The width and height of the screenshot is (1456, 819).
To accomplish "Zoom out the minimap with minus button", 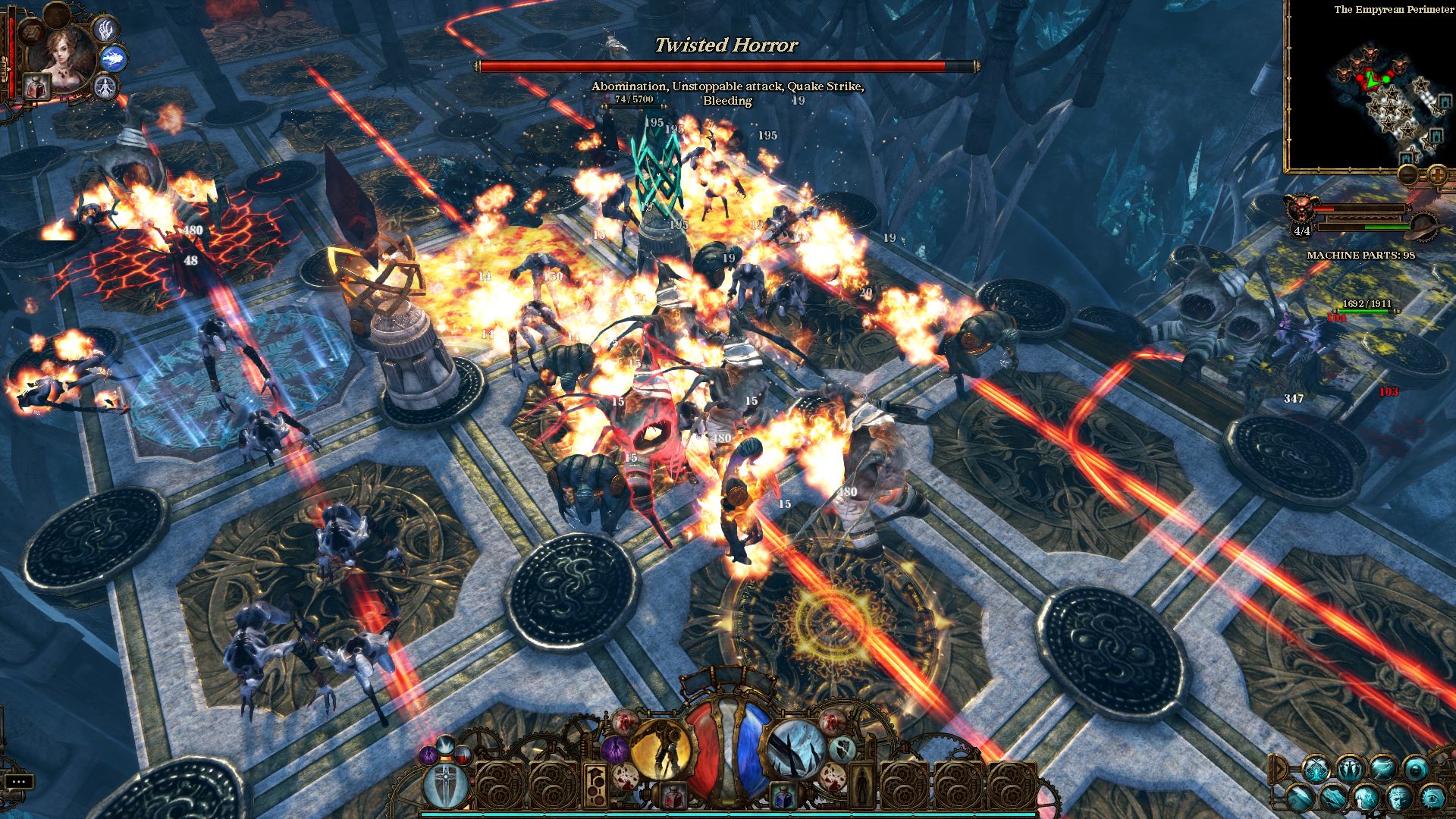I will 1408,175.
